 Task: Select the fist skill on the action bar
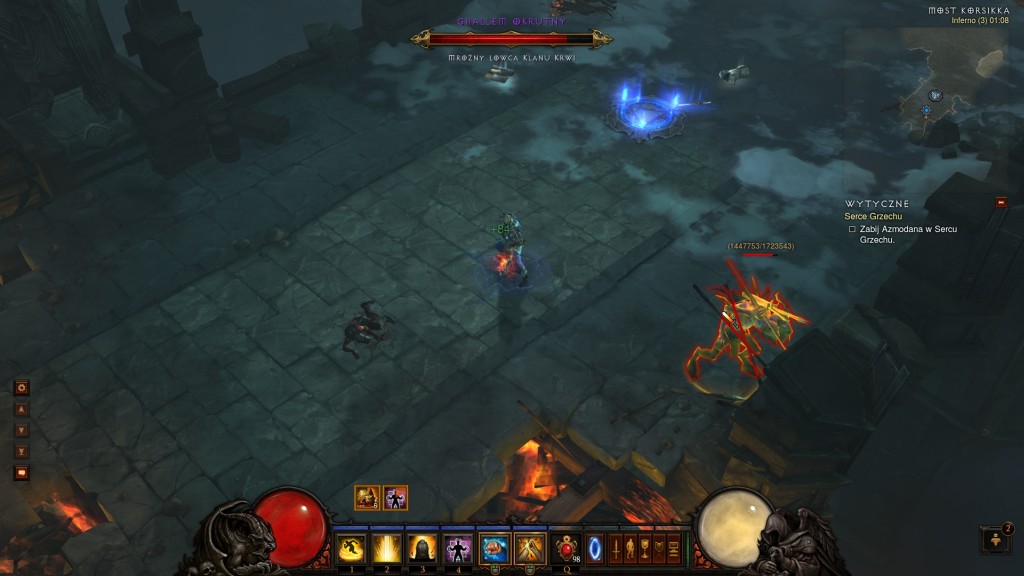click(494, 548)
